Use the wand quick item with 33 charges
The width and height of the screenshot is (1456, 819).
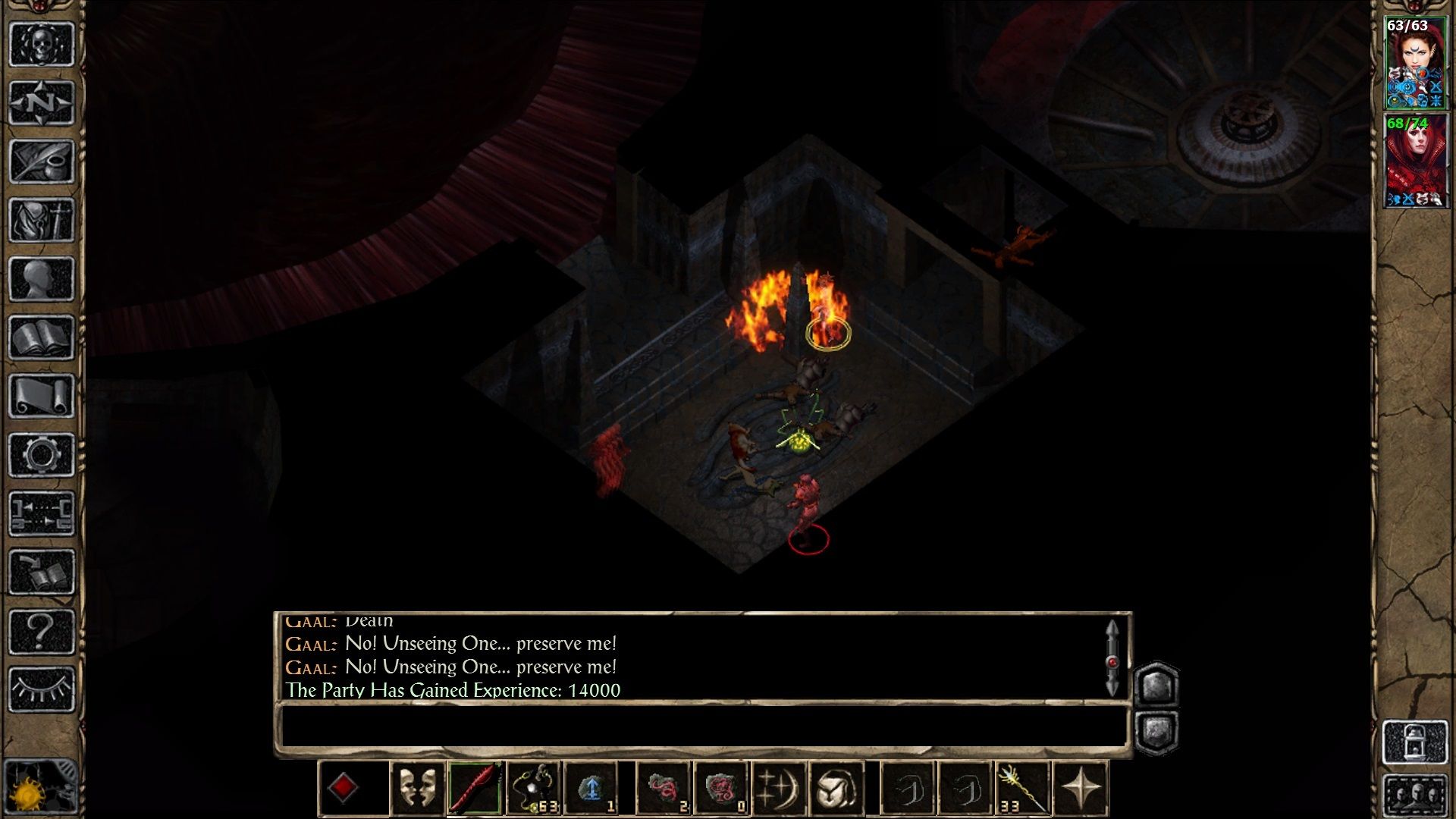click(x=1022, y=789)
